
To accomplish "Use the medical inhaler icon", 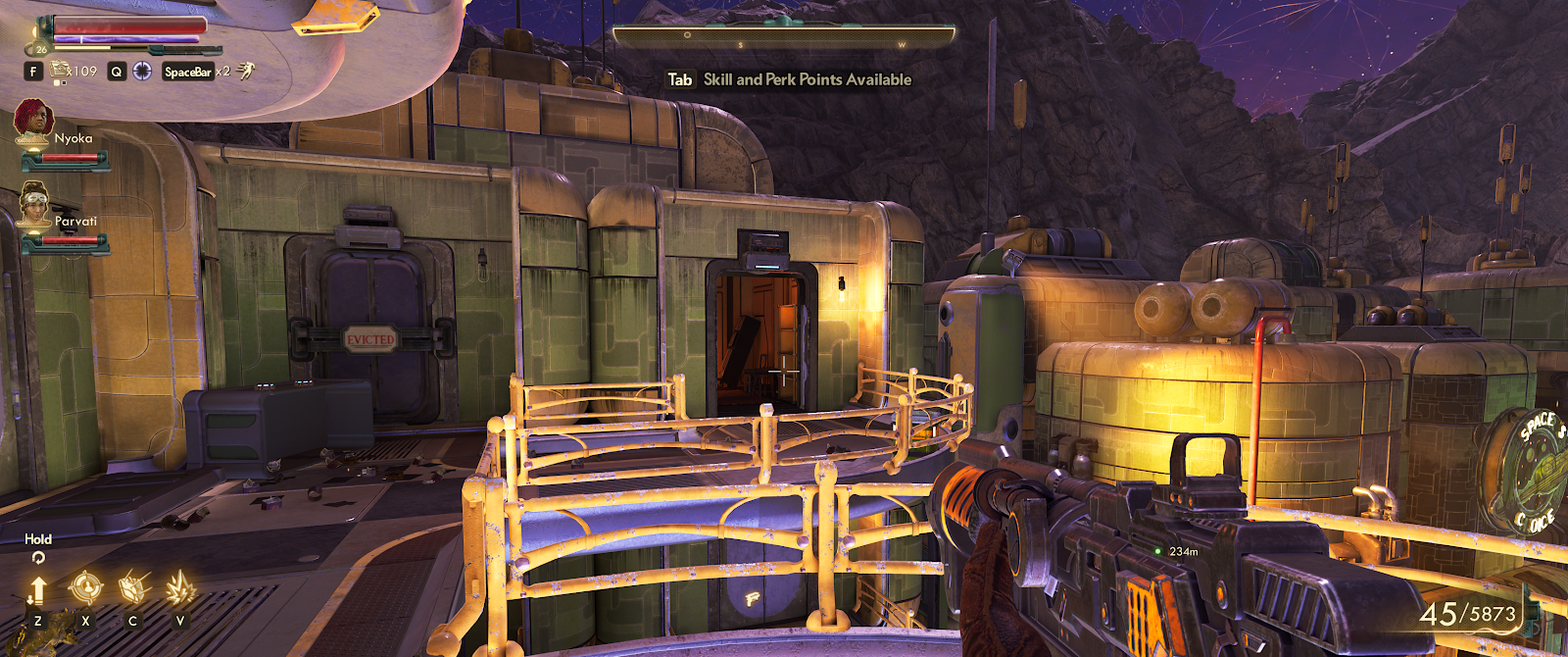I will pos(62,70).
